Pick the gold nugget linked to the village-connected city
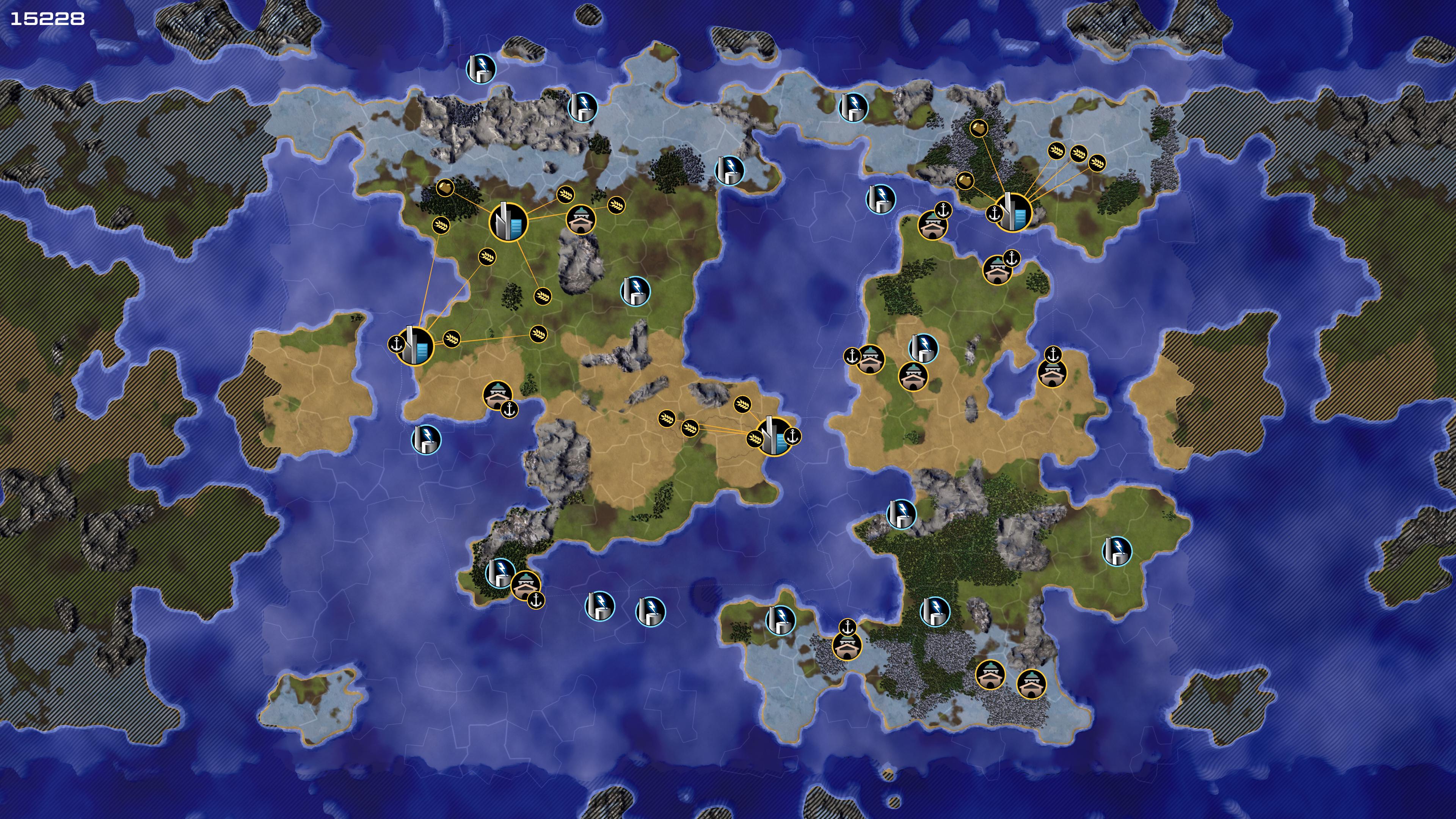The width and height of the screenshot is (1456, 819). click(446, 187)
